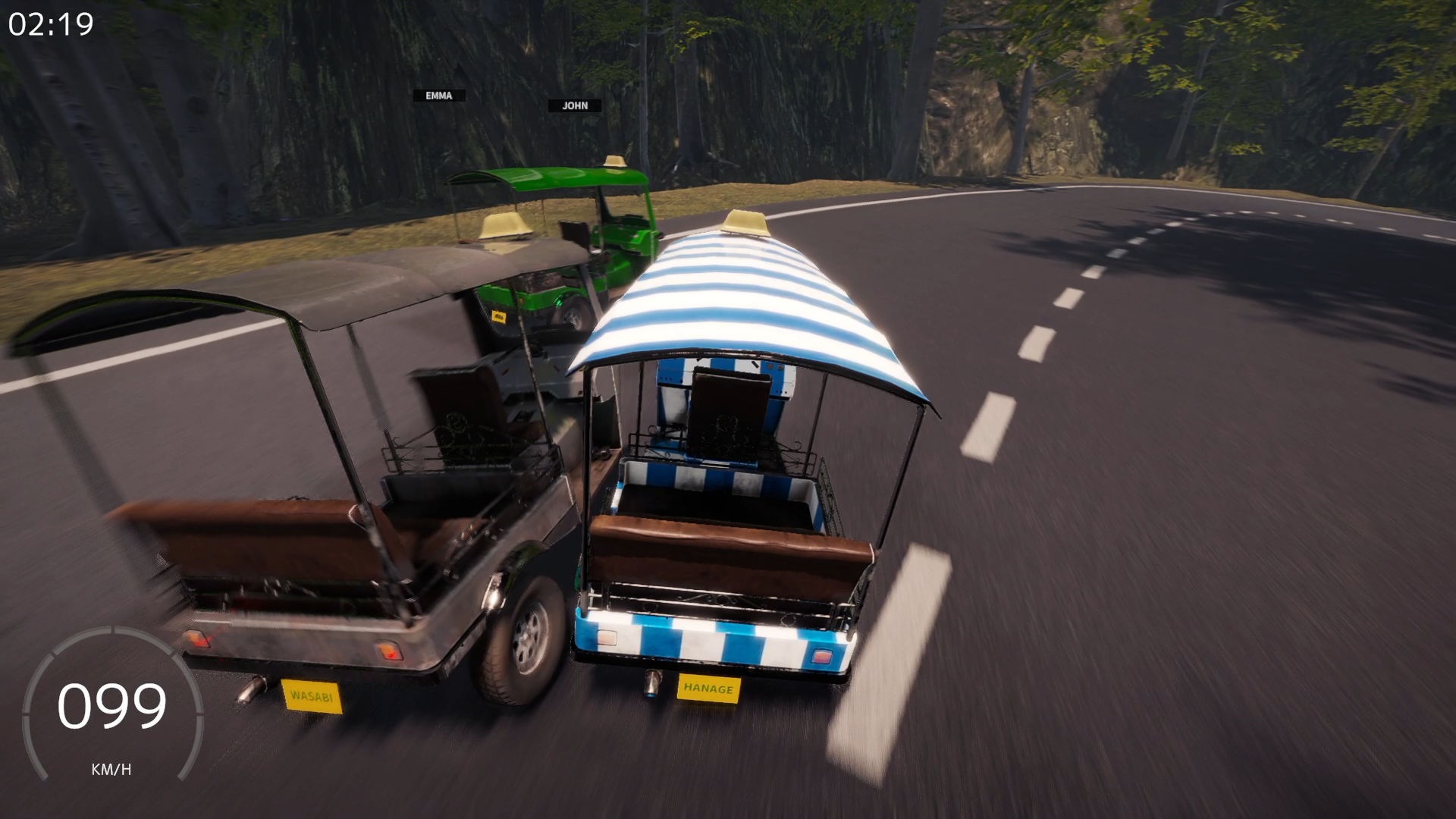This screenshot has height=819, width=1456.
Task: Click the EMMA player name tag
Action: point(440,96)
